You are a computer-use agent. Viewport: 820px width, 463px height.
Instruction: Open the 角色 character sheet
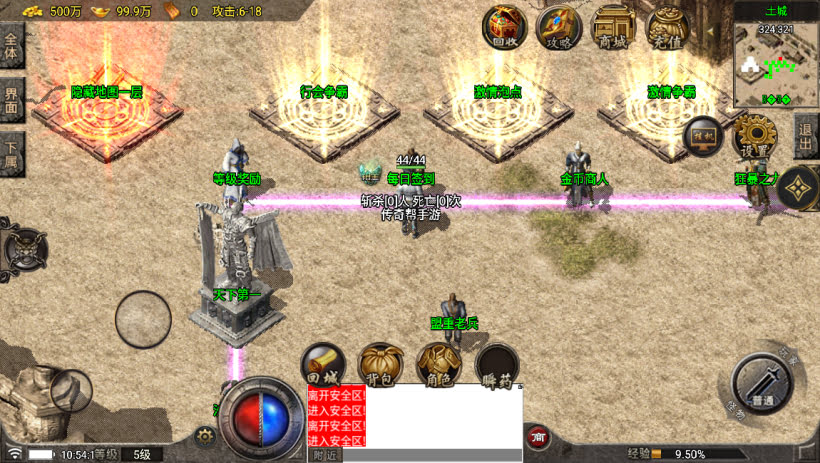pyautogui.click(x=438, y=365)
